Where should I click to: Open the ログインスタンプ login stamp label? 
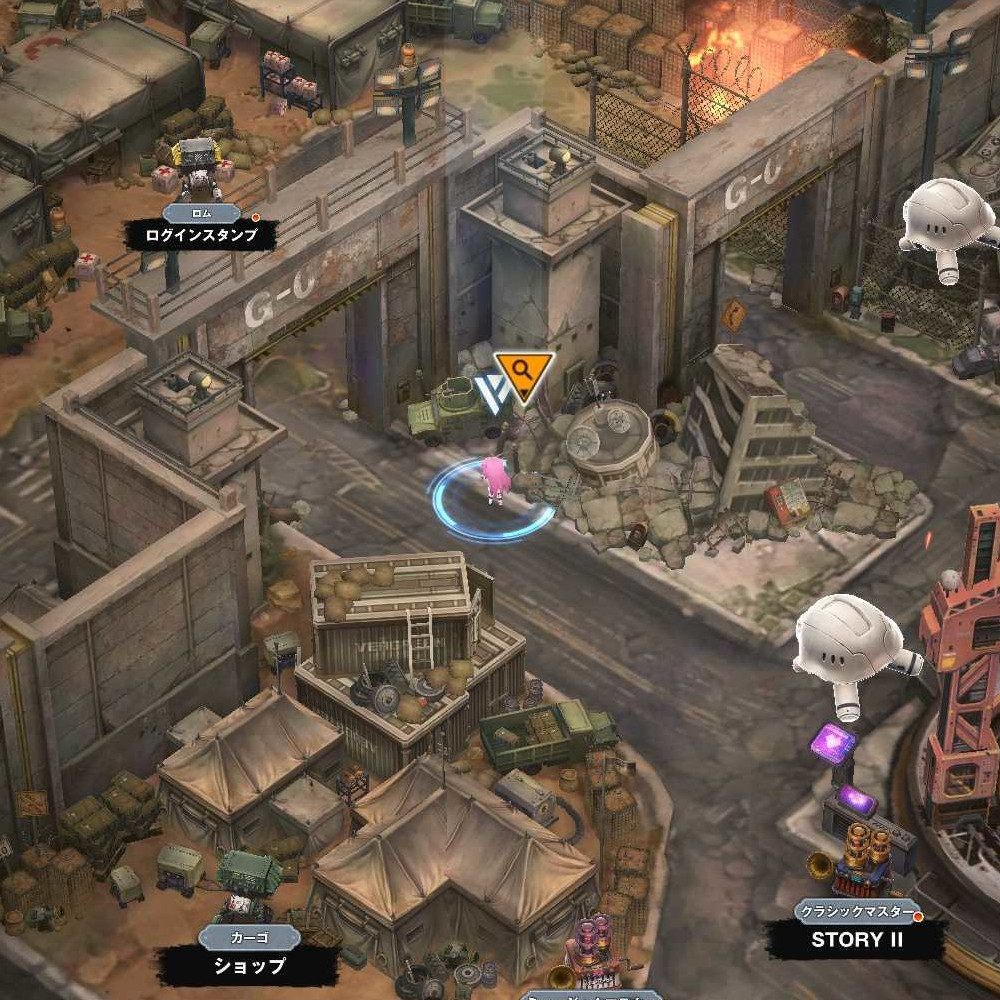(201, 236)
